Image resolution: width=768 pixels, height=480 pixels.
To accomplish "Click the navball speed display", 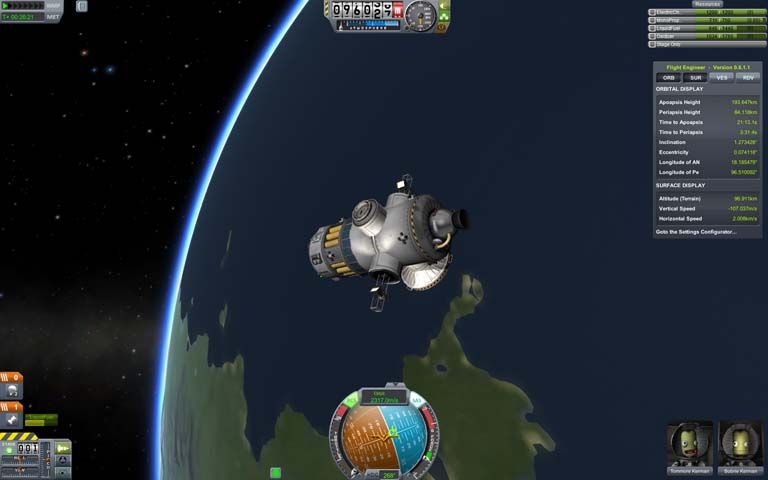I will click(x=386, y=399).
